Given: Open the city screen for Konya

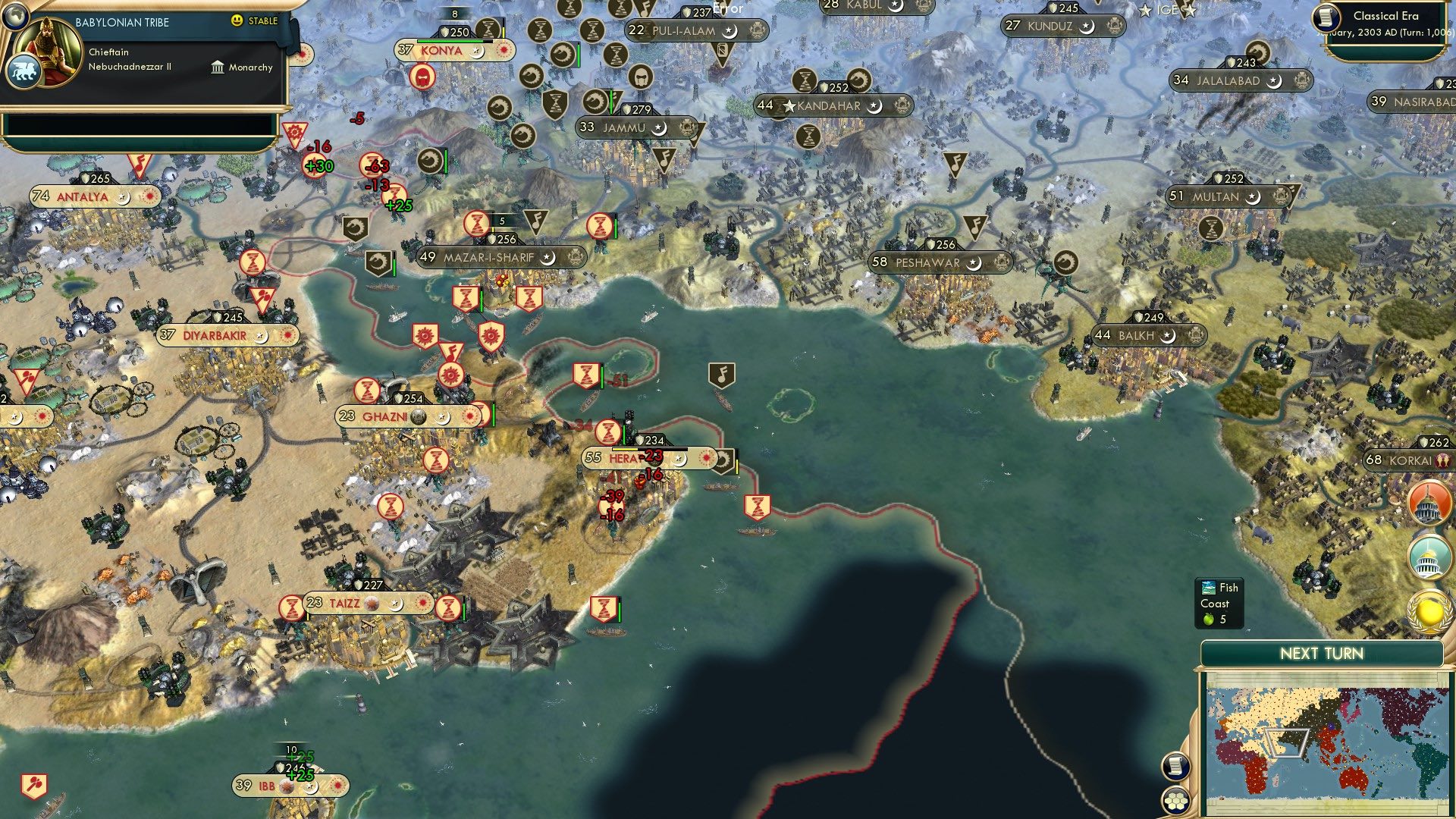Looking at the screenshot, I should click(x=443, y=50).
